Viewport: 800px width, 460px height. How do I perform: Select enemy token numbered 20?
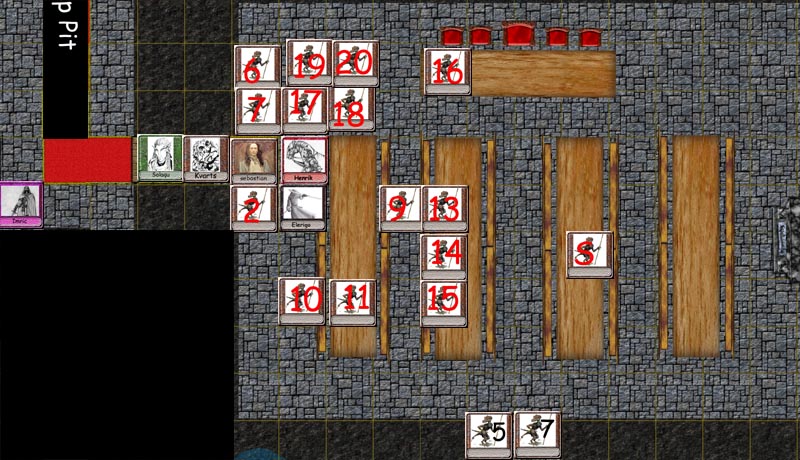(354, 63)
